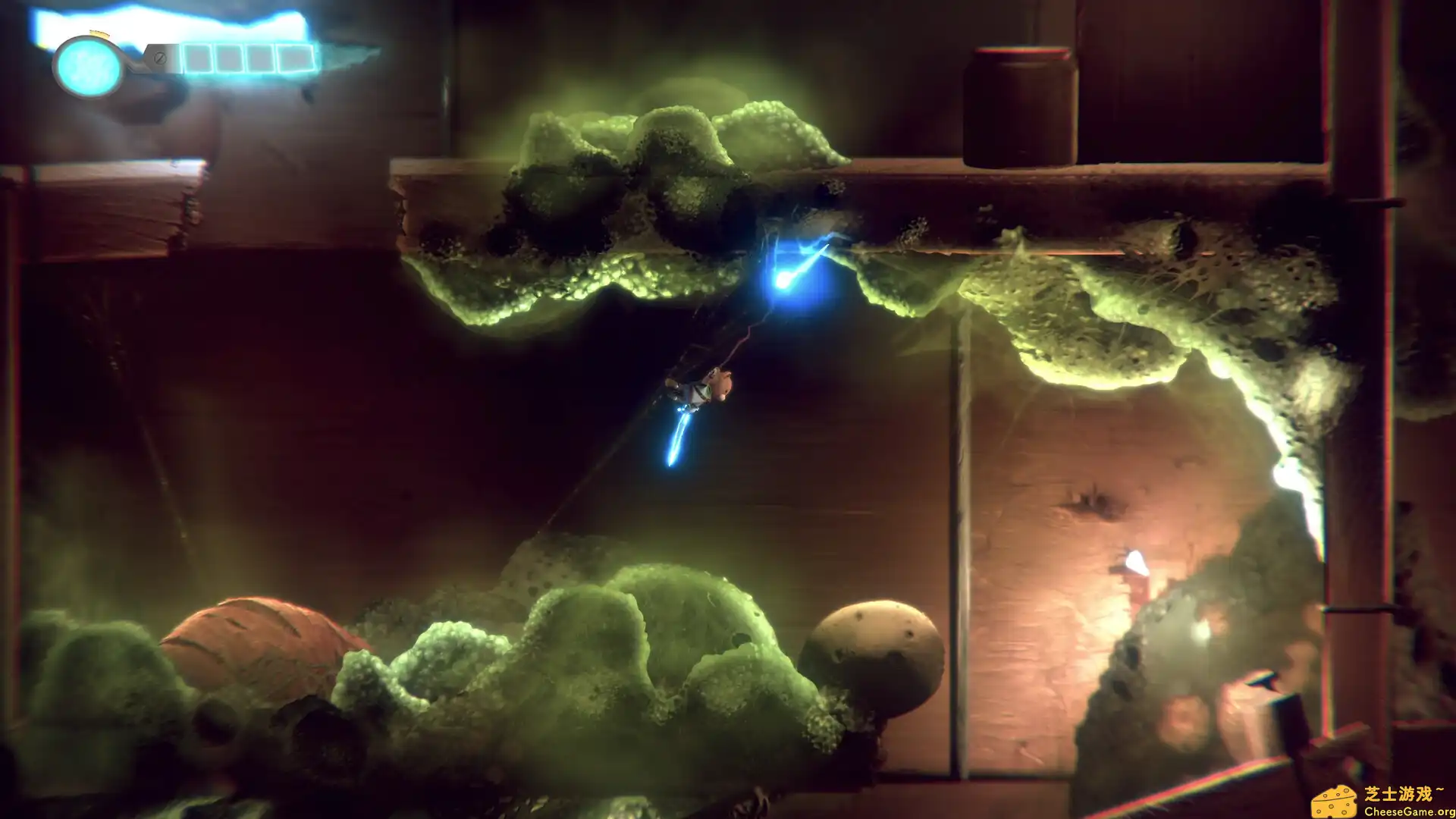Image resolution: width=1456 pixels, height=819 pixels.
Task: Select the cheese wedge logo in the watermark
Action: (1335, 800)
